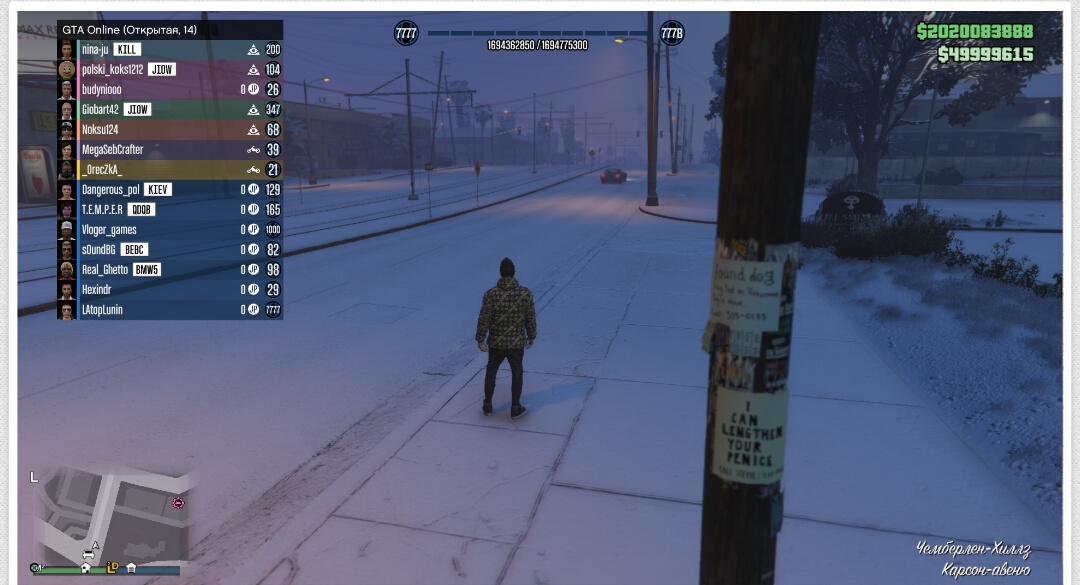The height and width of the screenshot is (585, 1080).
Task: Click the pink gear marker on the minimap
Action: point(179,502)
